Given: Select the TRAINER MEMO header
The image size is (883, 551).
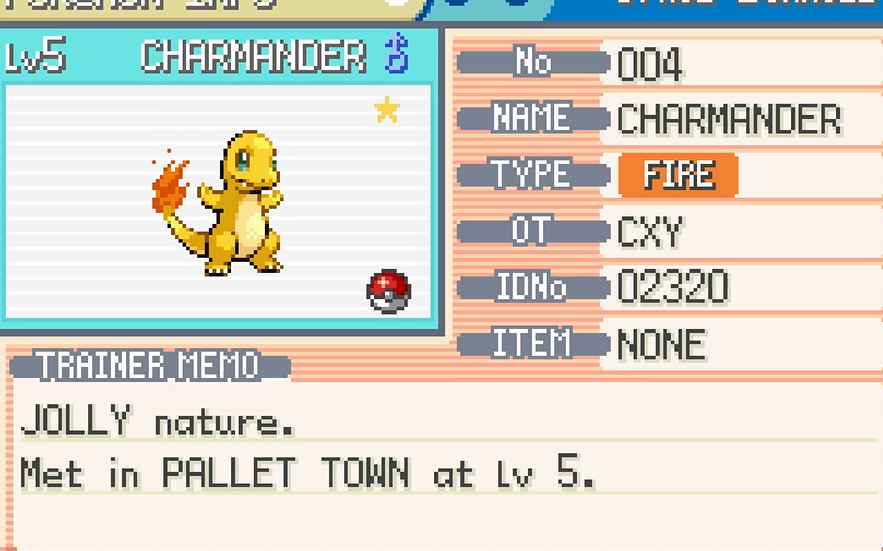Looking at the screenshot, I should coord(150,366).
